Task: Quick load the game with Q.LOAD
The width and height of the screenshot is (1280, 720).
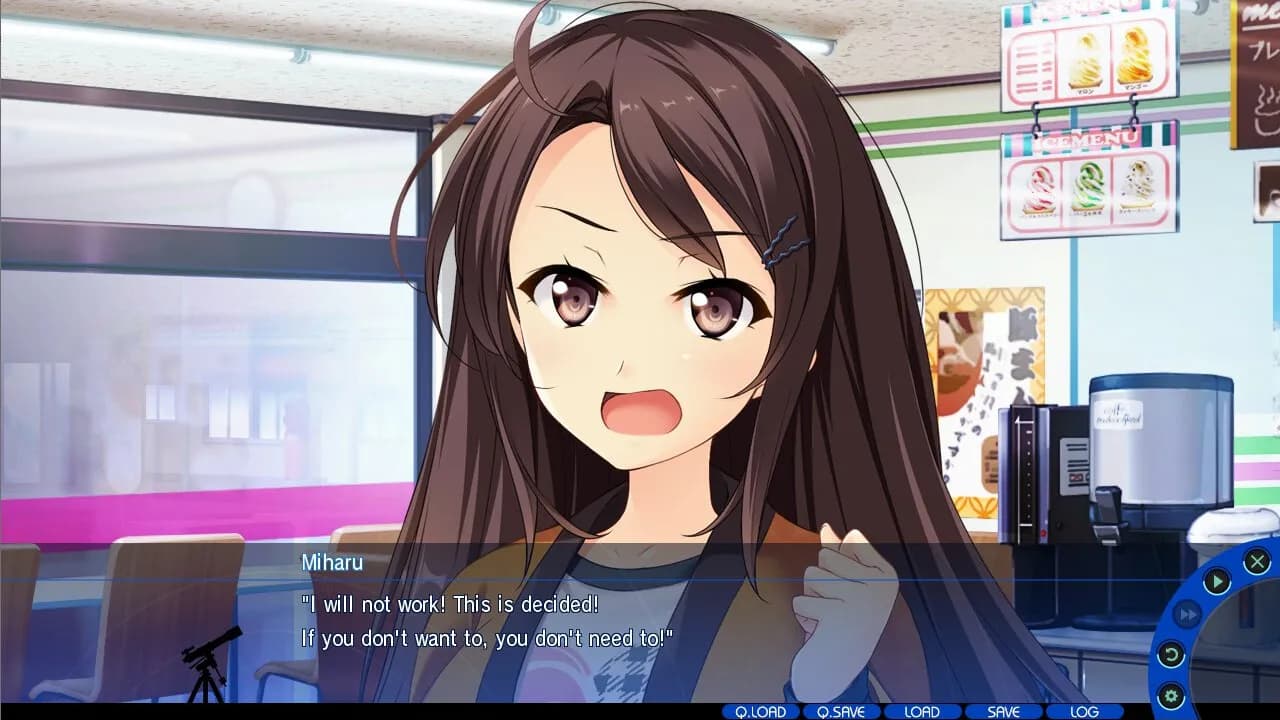Action: 760,712
